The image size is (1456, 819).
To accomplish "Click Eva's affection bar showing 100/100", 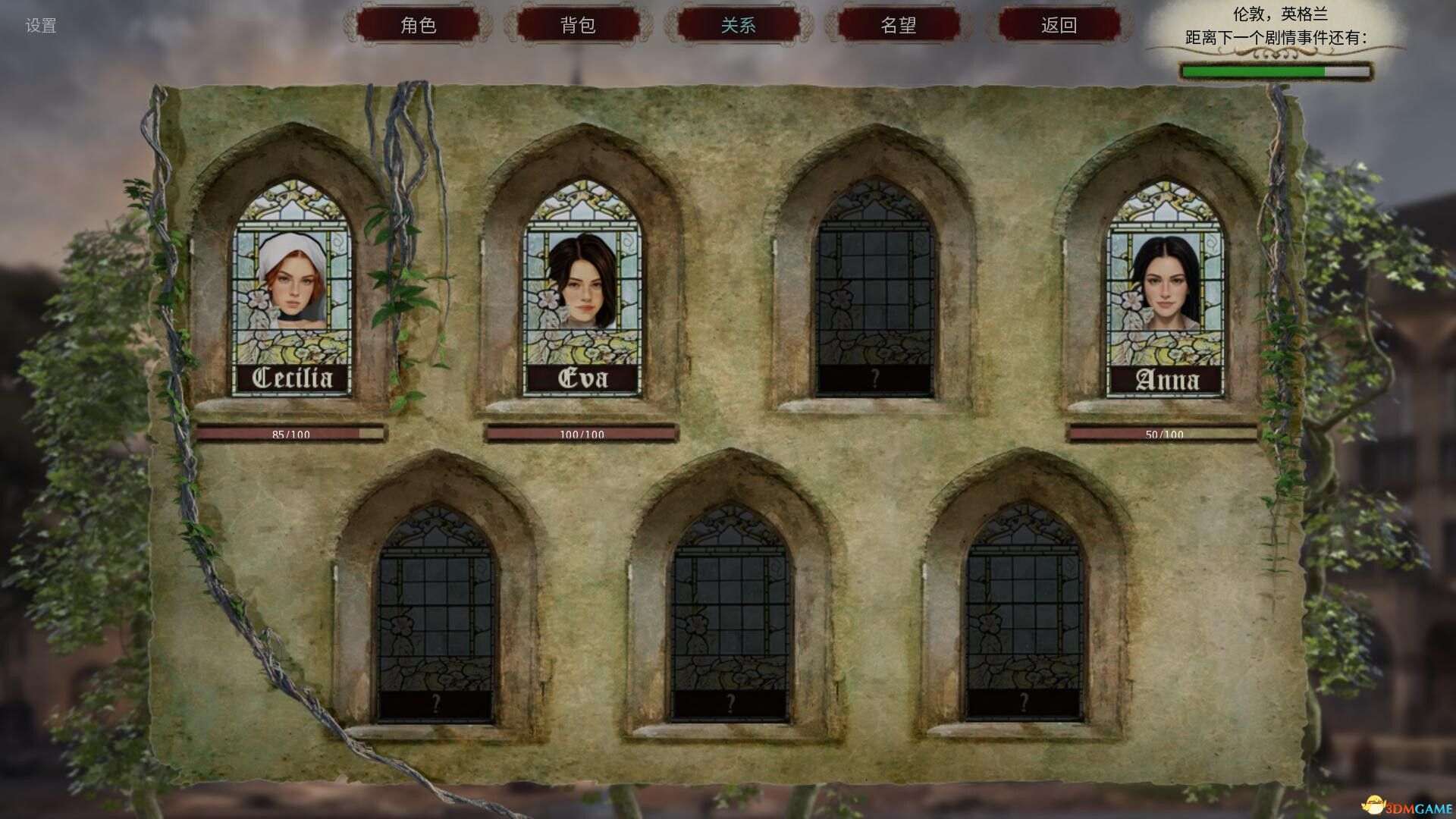I will (x=582, y=434).
